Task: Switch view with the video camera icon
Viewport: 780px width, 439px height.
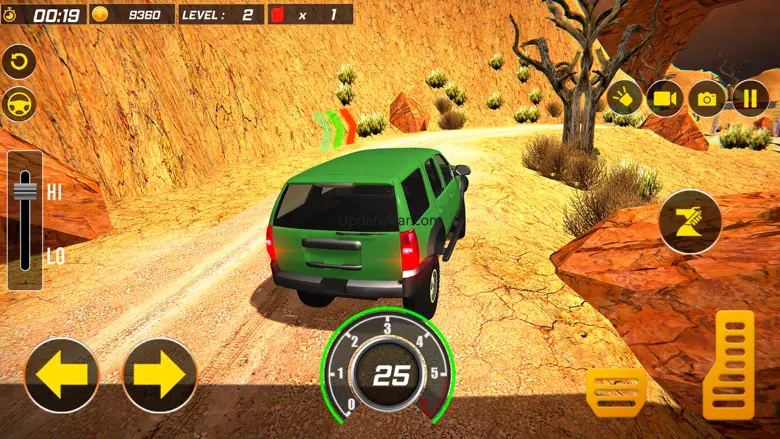Action: 664,98
